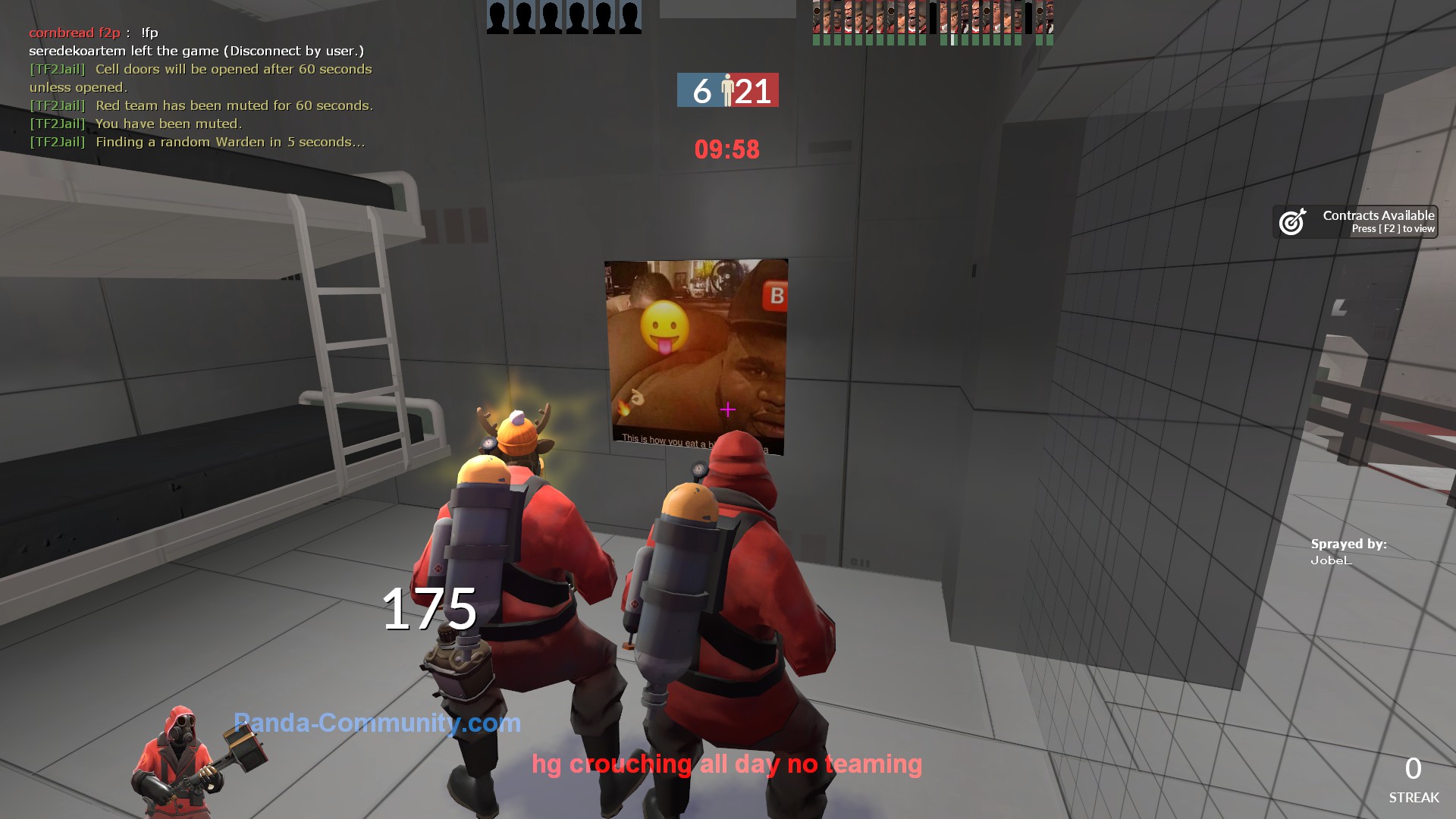Image resolution: width=1456 pixels, height=819 pixels.
Task: Open Panda-Community.com link
Action: (x=375, y=723)
